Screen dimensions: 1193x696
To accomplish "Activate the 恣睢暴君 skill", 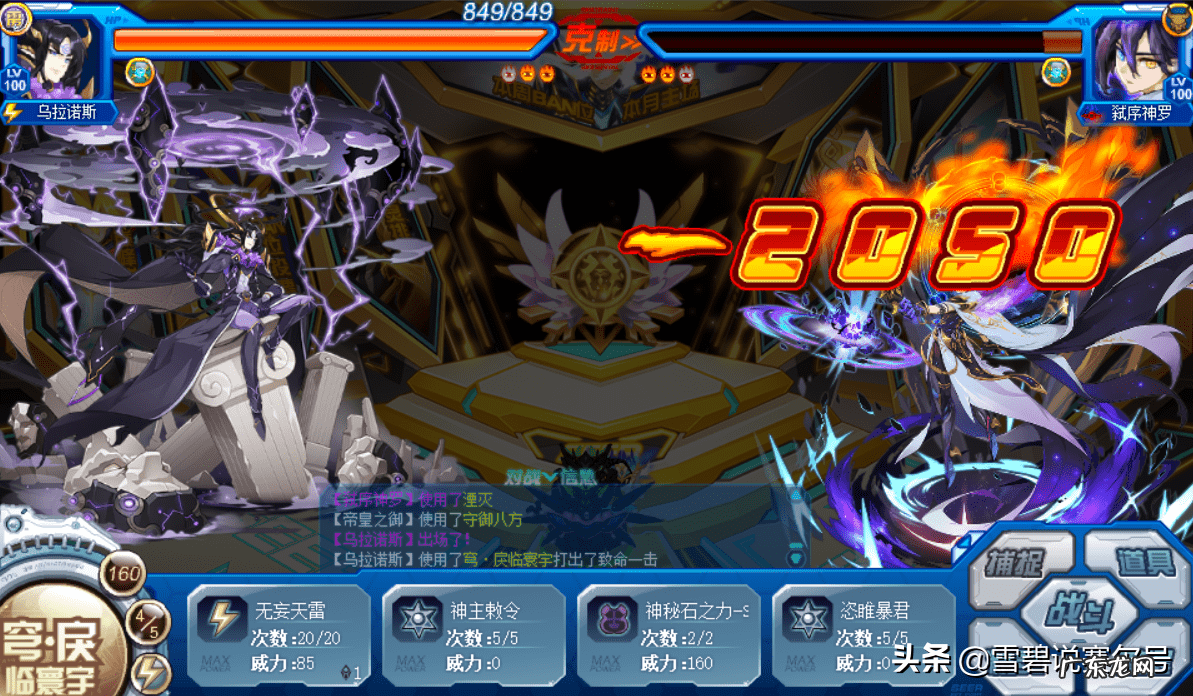I will click(863, 635).
